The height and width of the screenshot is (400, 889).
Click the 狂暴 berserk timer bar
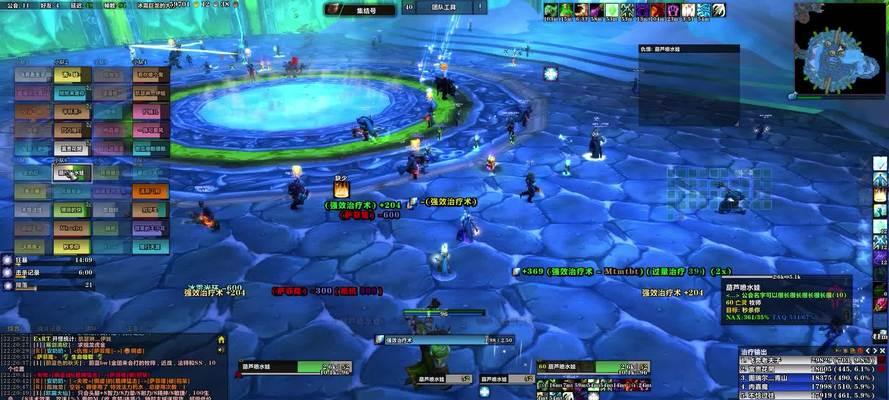[48, 260]
